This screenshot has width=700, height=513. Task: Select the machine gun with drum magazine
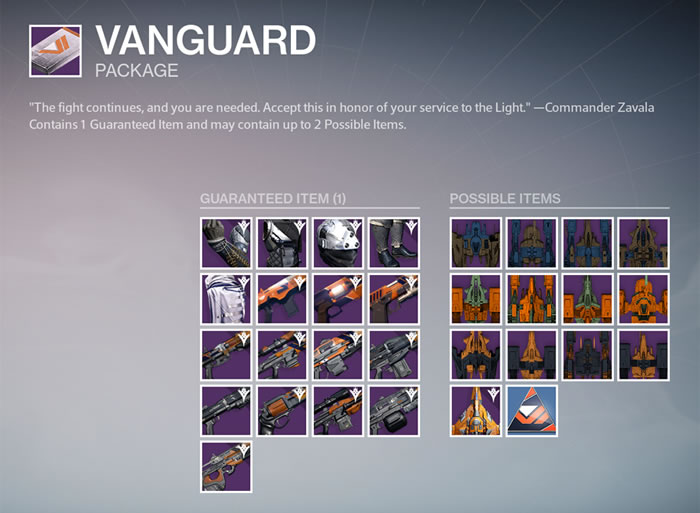coord(393,411)
